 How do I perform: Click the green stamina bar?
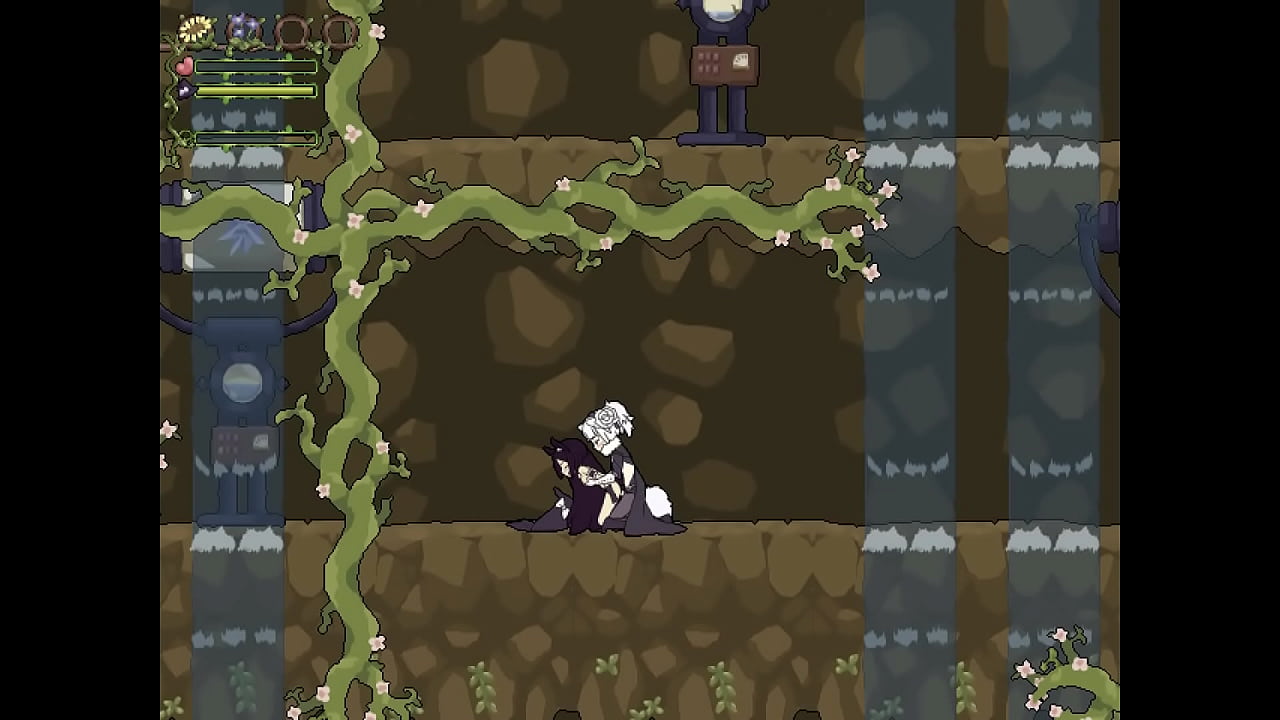[x=255, y=89]
